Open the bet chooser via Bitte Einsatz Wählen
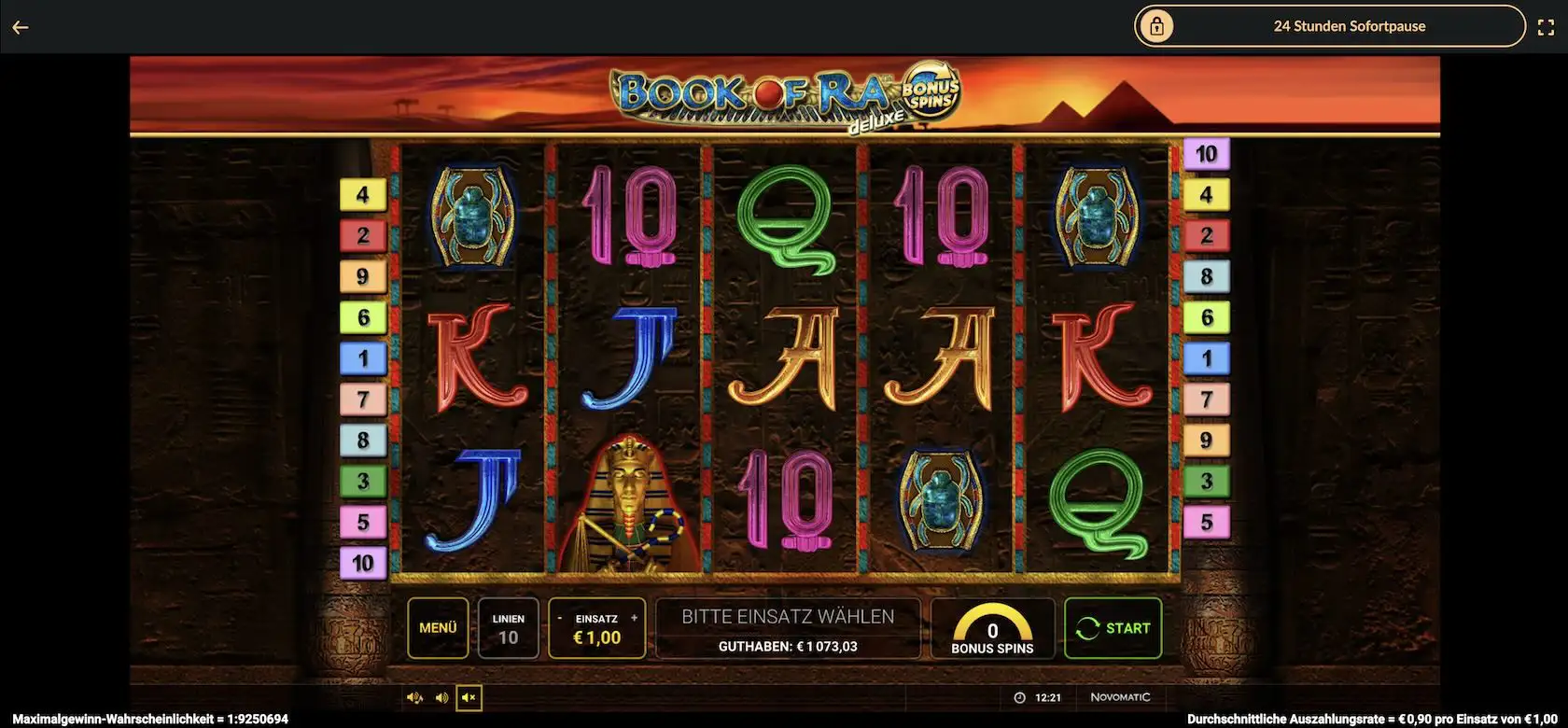This screenshot has height=728, width=1568. tap(789, 615)
